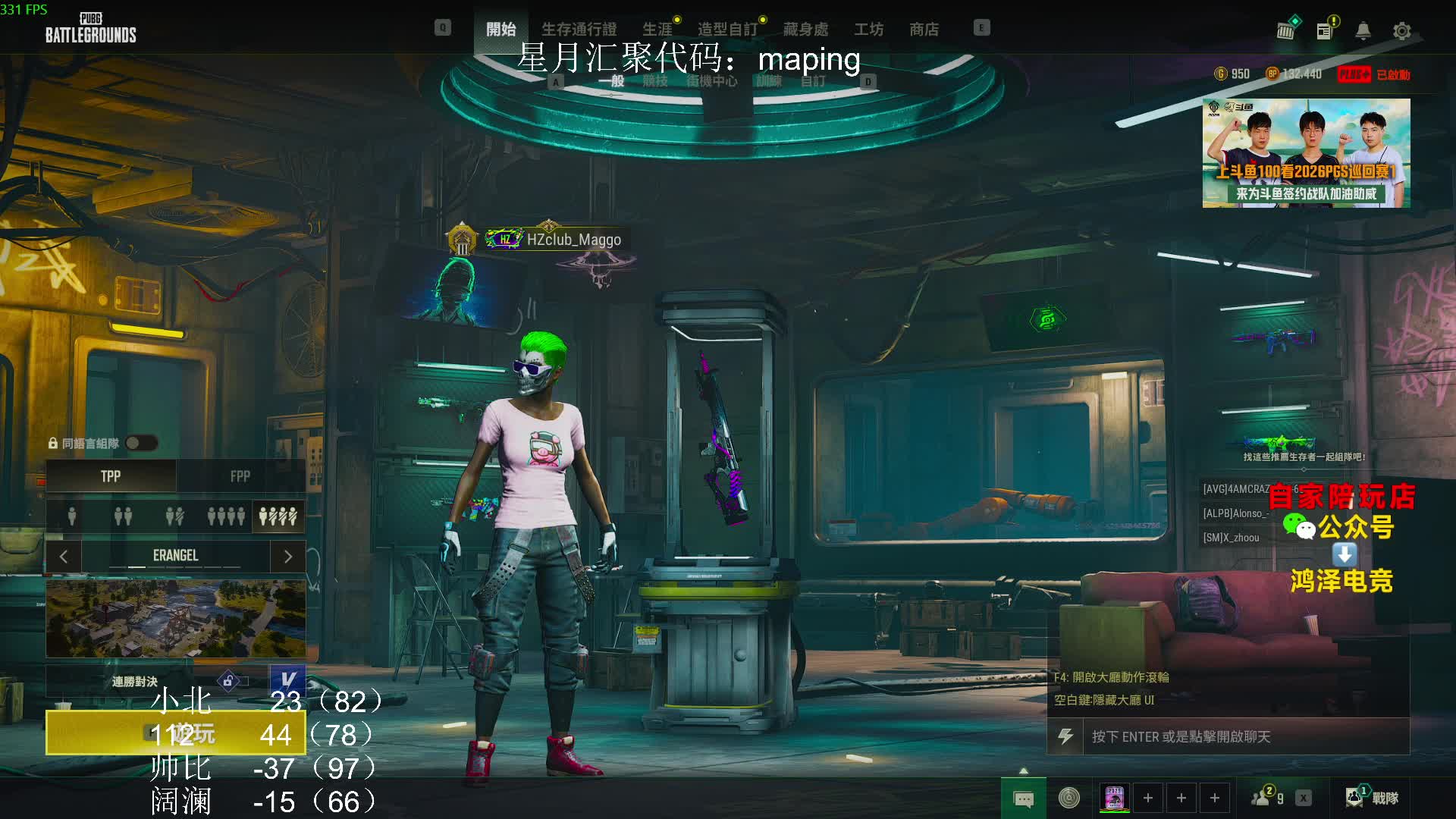Choose solo single-player team size

click(x=72, y=516)
